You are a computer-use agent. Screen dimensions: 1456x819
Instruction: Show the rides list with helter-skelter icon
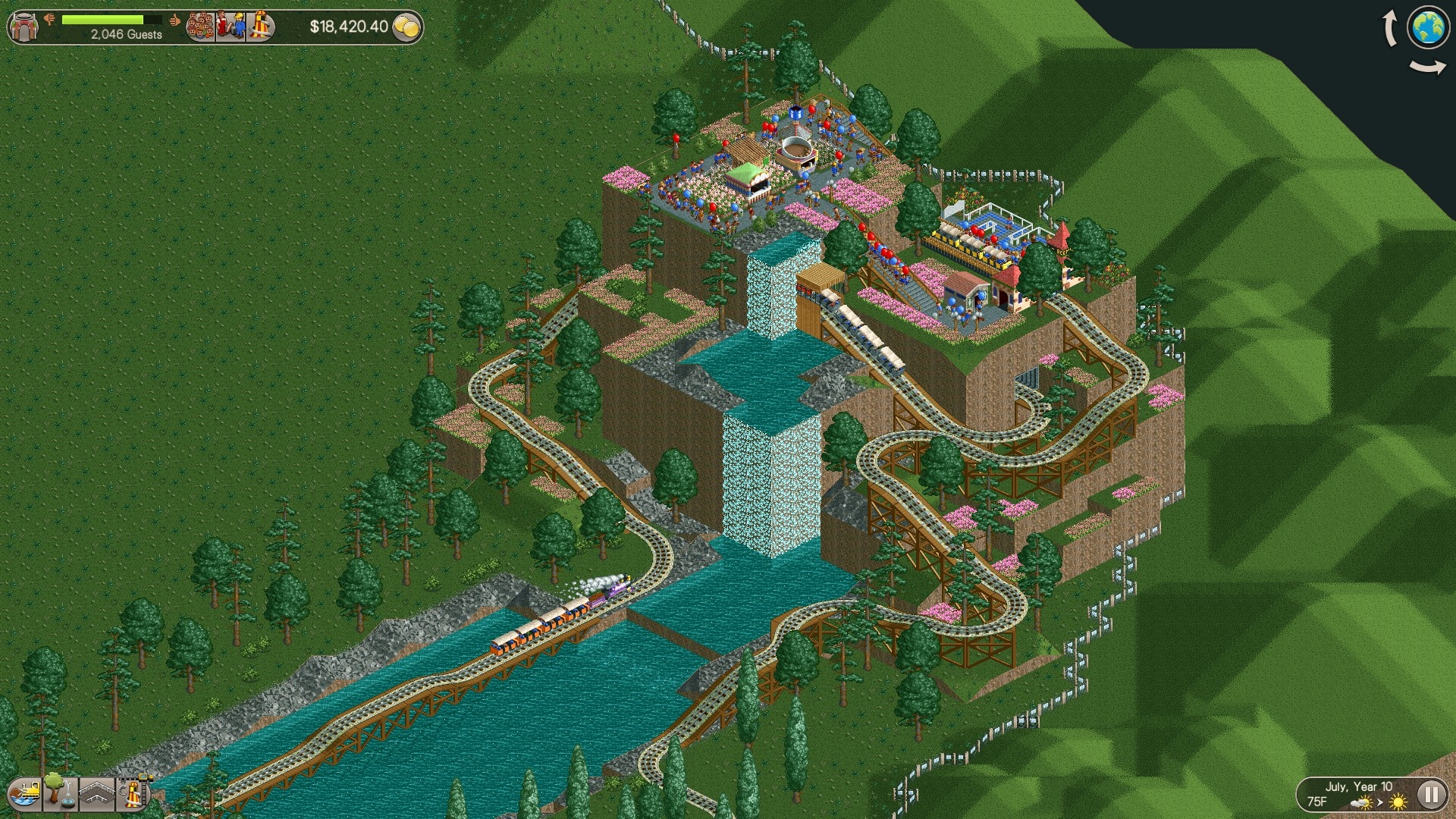[259, 27]
